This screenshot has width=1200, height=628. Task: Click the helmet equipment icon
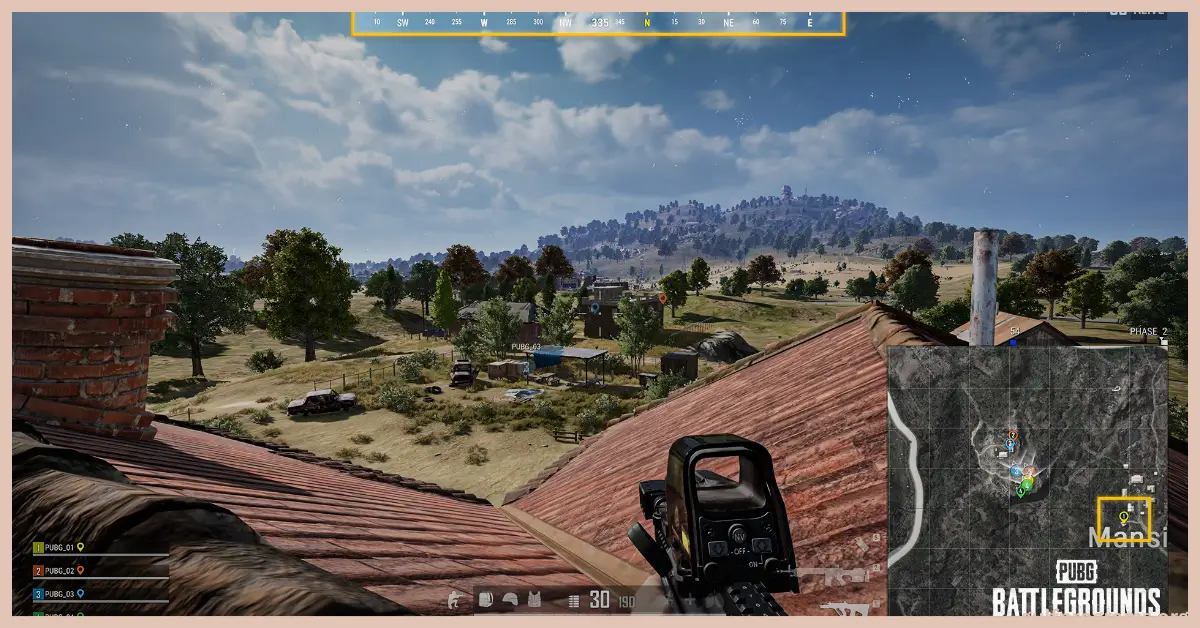pyautogui.click(x=510, y=600)
